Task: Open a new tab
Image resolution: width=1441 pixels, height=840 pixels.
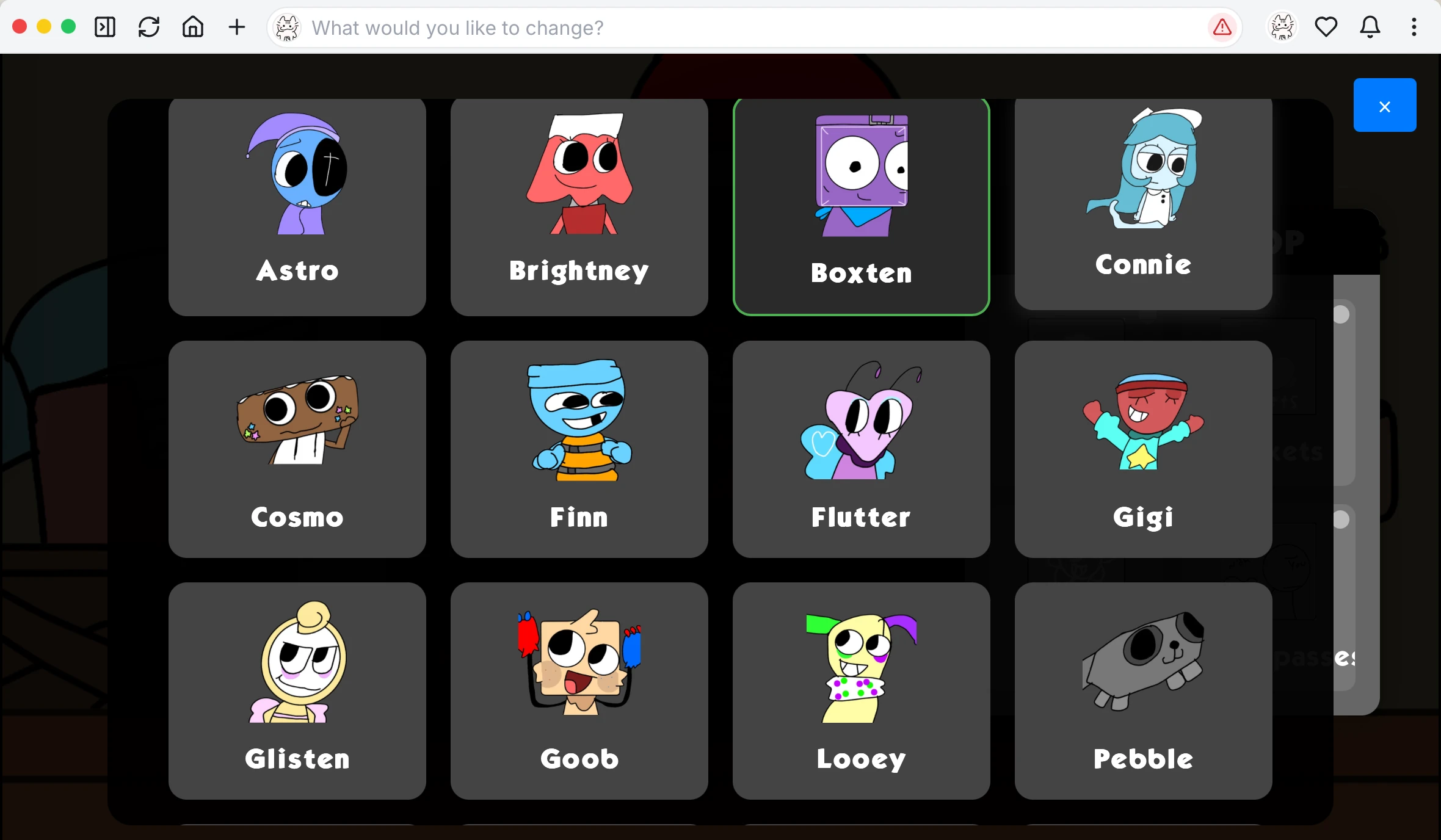Action: point(237,27)
